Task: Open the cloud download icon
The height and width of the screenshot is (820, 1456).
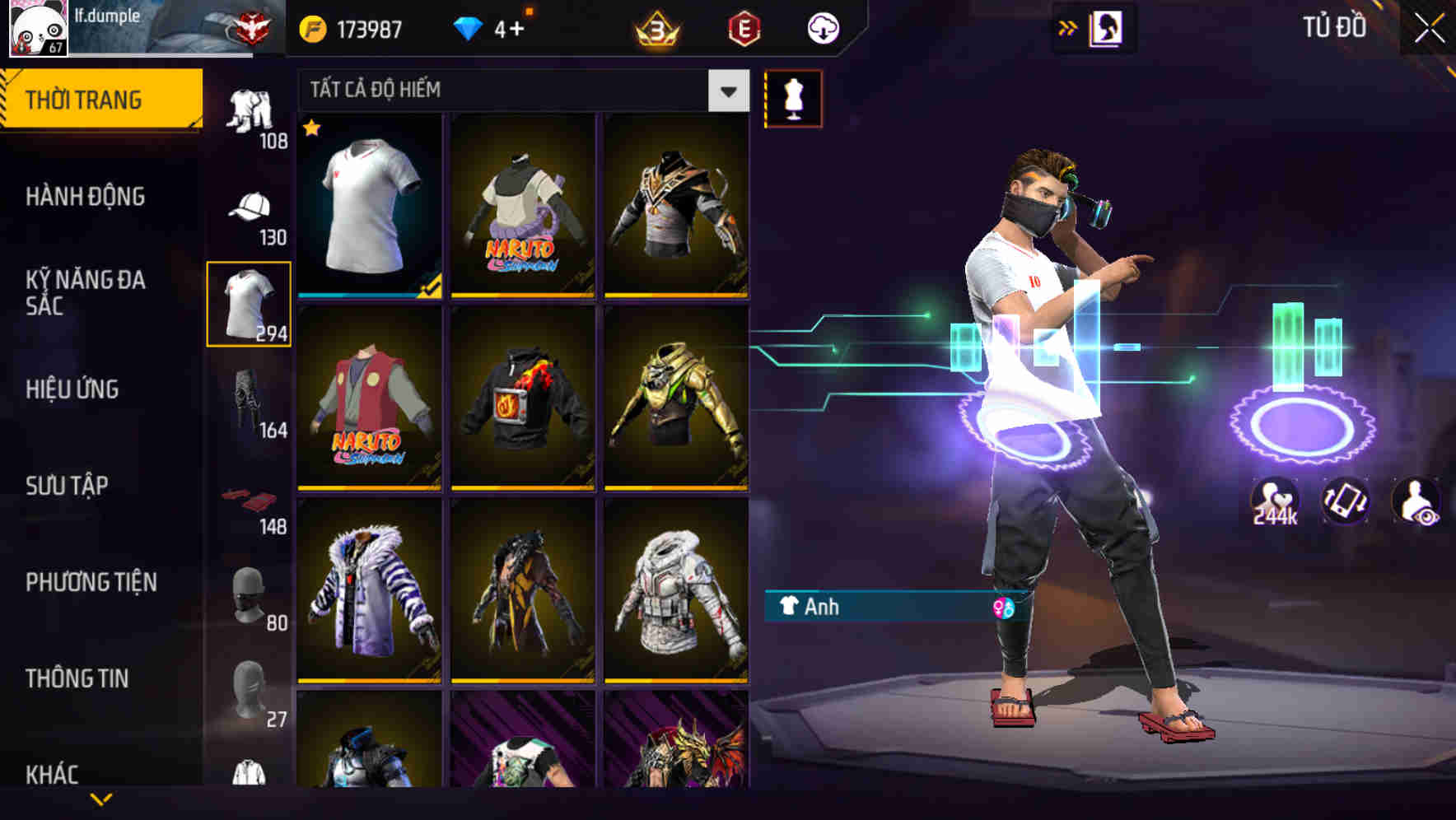Action: click(x=822, y=27)
